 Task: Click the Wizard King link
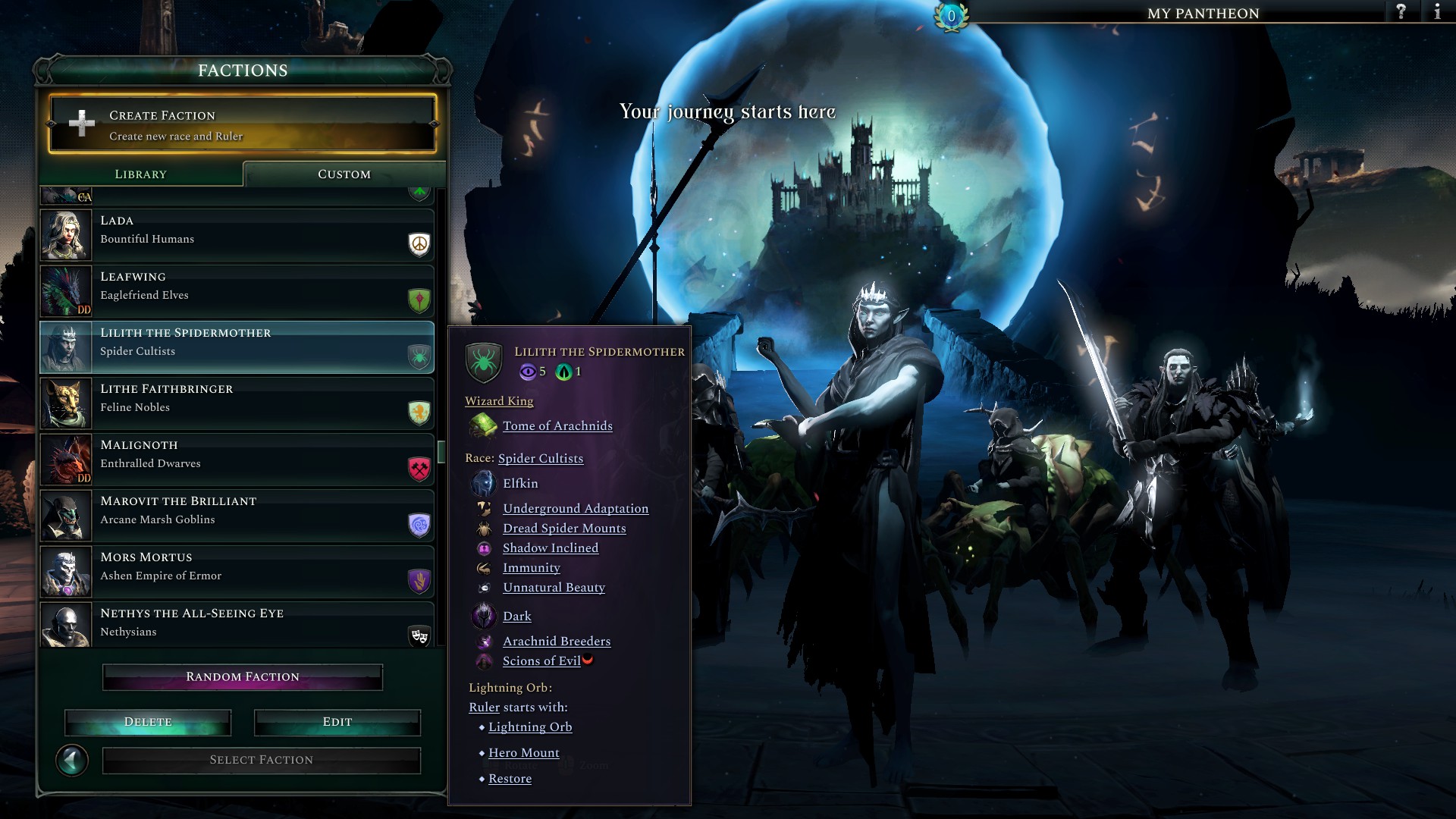(x=498, y=400)
